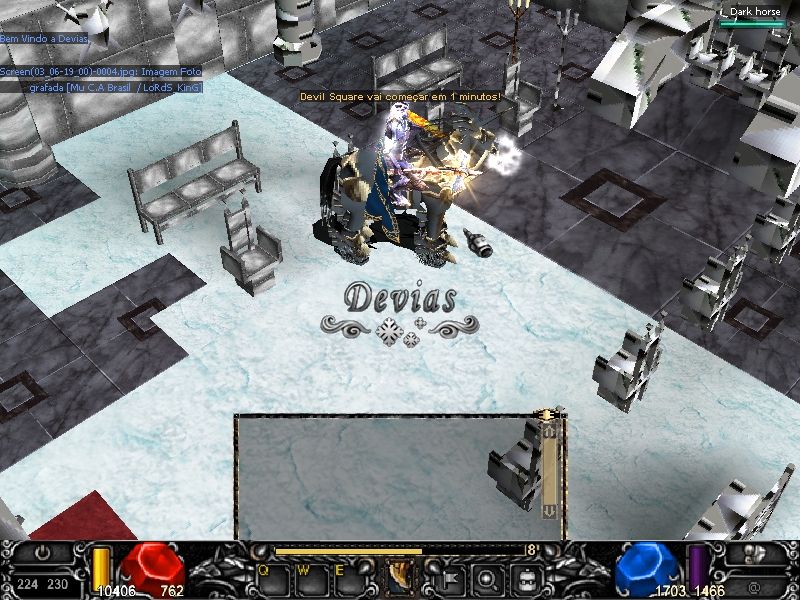The width and height of the screenshot is (800, 600).
Task: Click the chat window scroll-up arrow
Action: 548,431
